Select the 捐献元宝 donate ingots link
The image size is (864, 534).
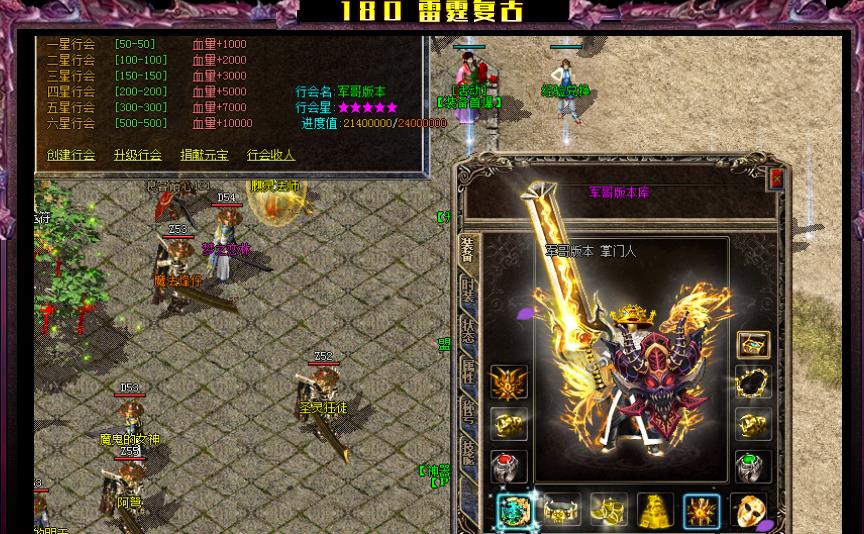click(x=204, y=155)
